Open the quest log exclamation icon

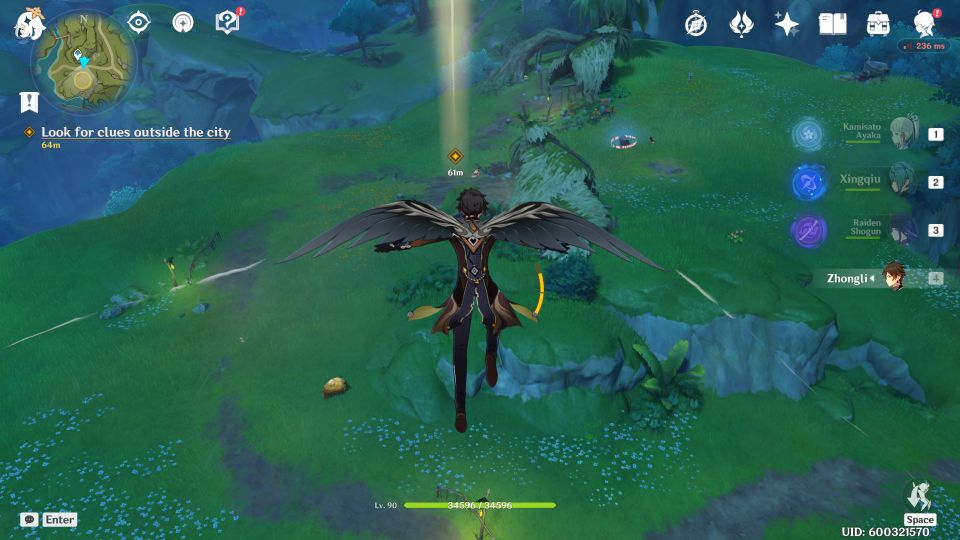[29, 102]
